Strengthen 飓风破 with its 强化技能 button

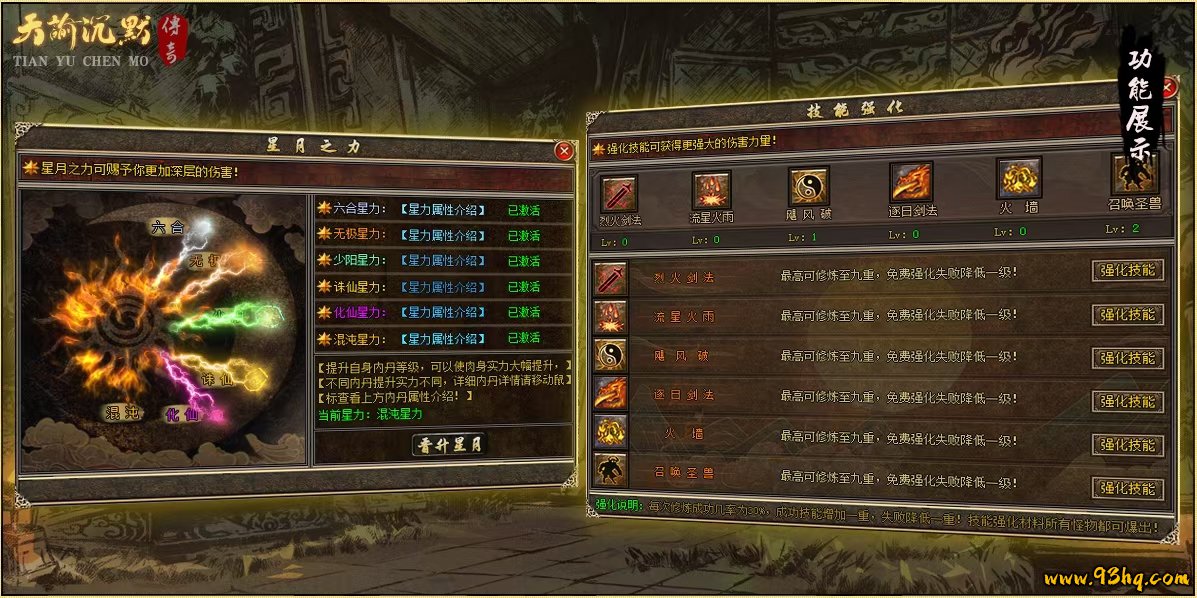tap(1127, 358)
